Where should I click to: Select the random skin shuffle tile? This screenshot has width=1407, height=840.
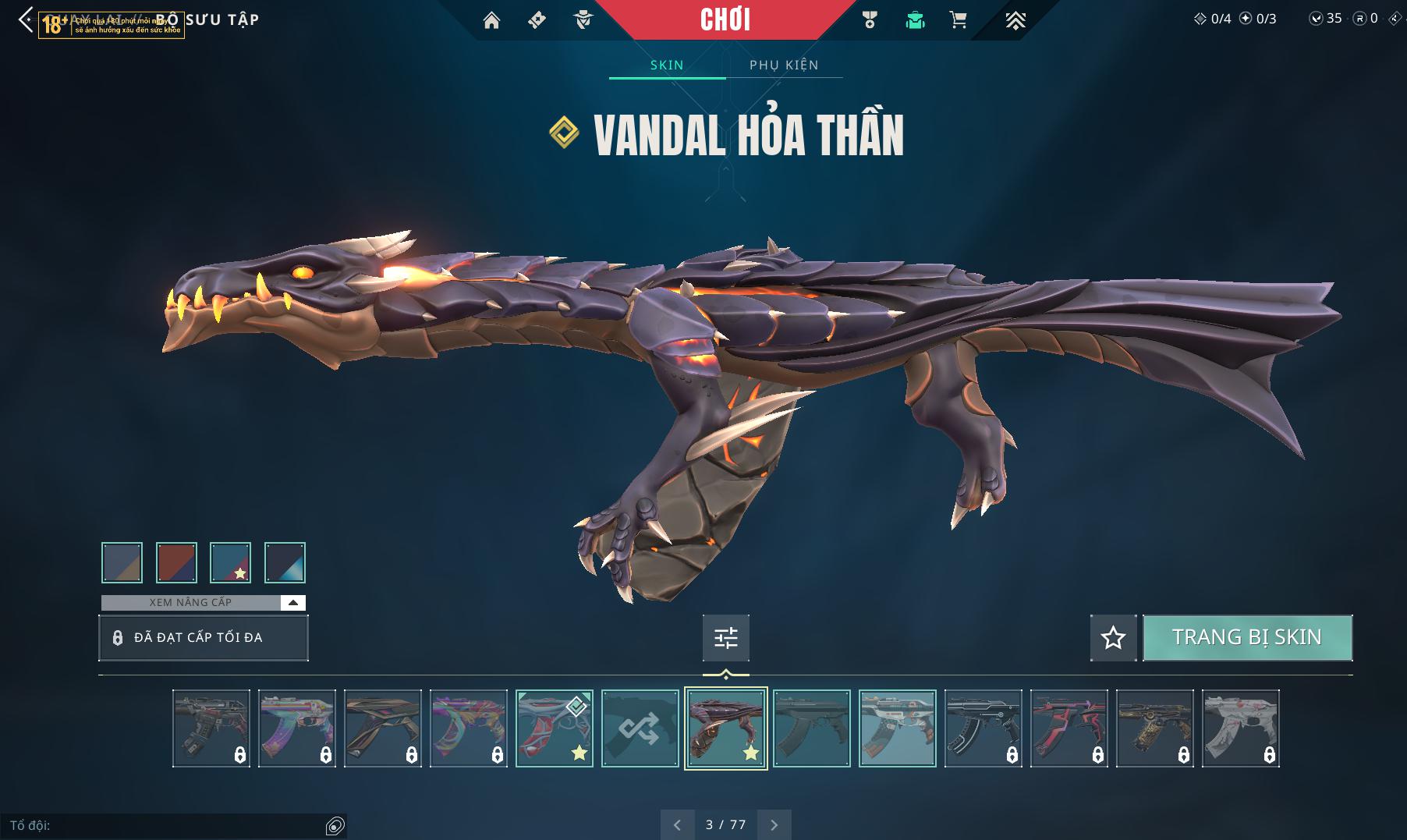click(640, 728)
